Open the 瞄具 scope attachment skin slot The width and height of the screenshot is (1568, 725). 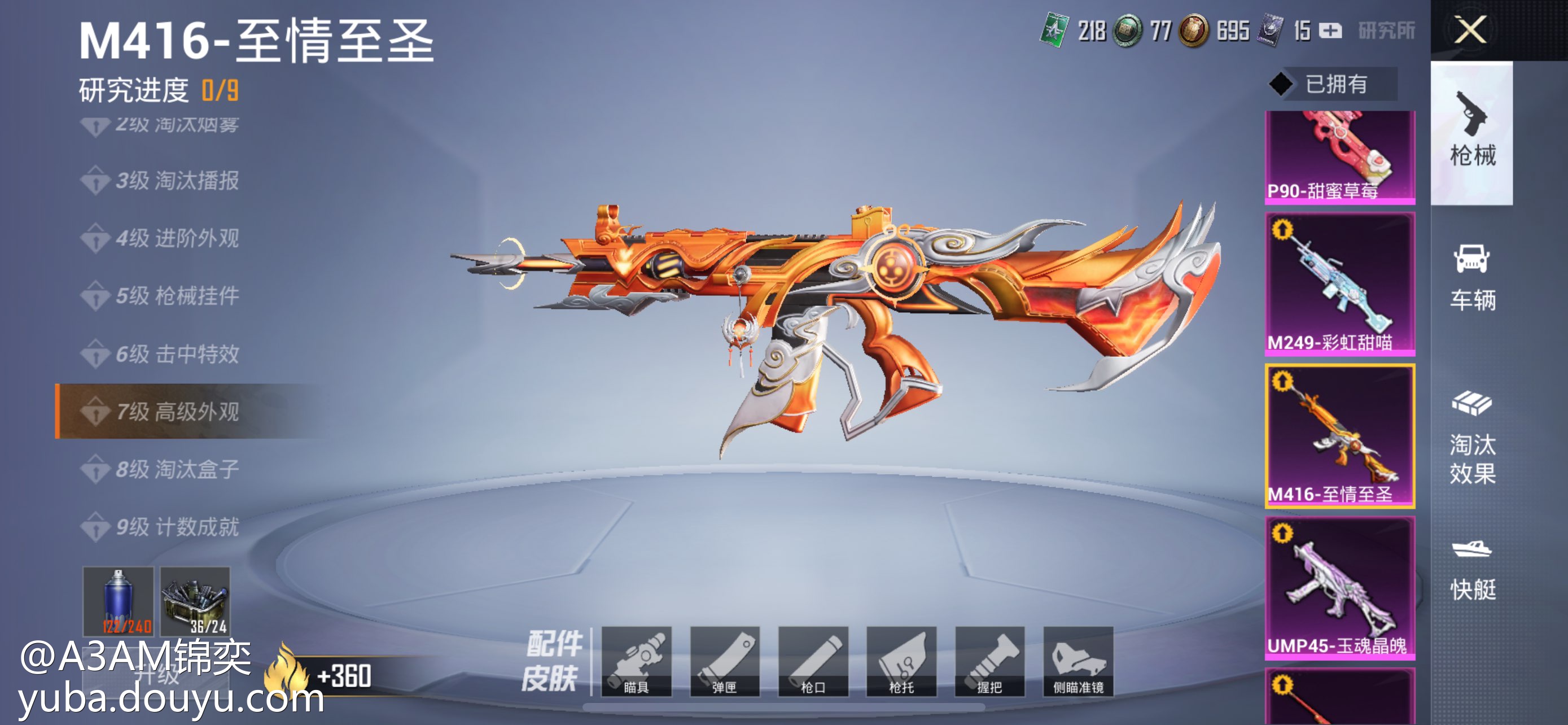(x=636, y=661)
